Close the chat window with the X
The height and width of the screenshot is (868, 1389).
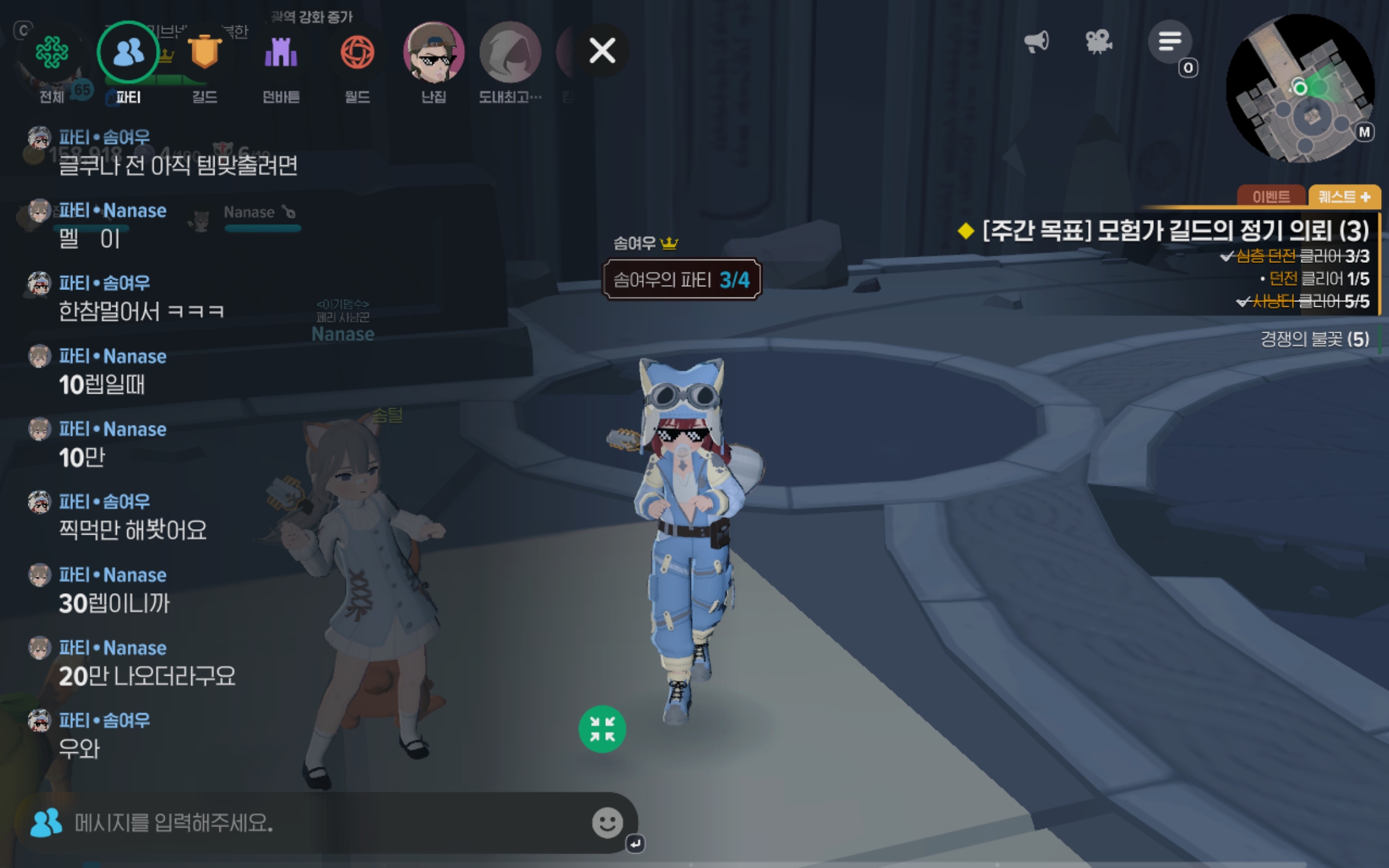click(602, 51)
